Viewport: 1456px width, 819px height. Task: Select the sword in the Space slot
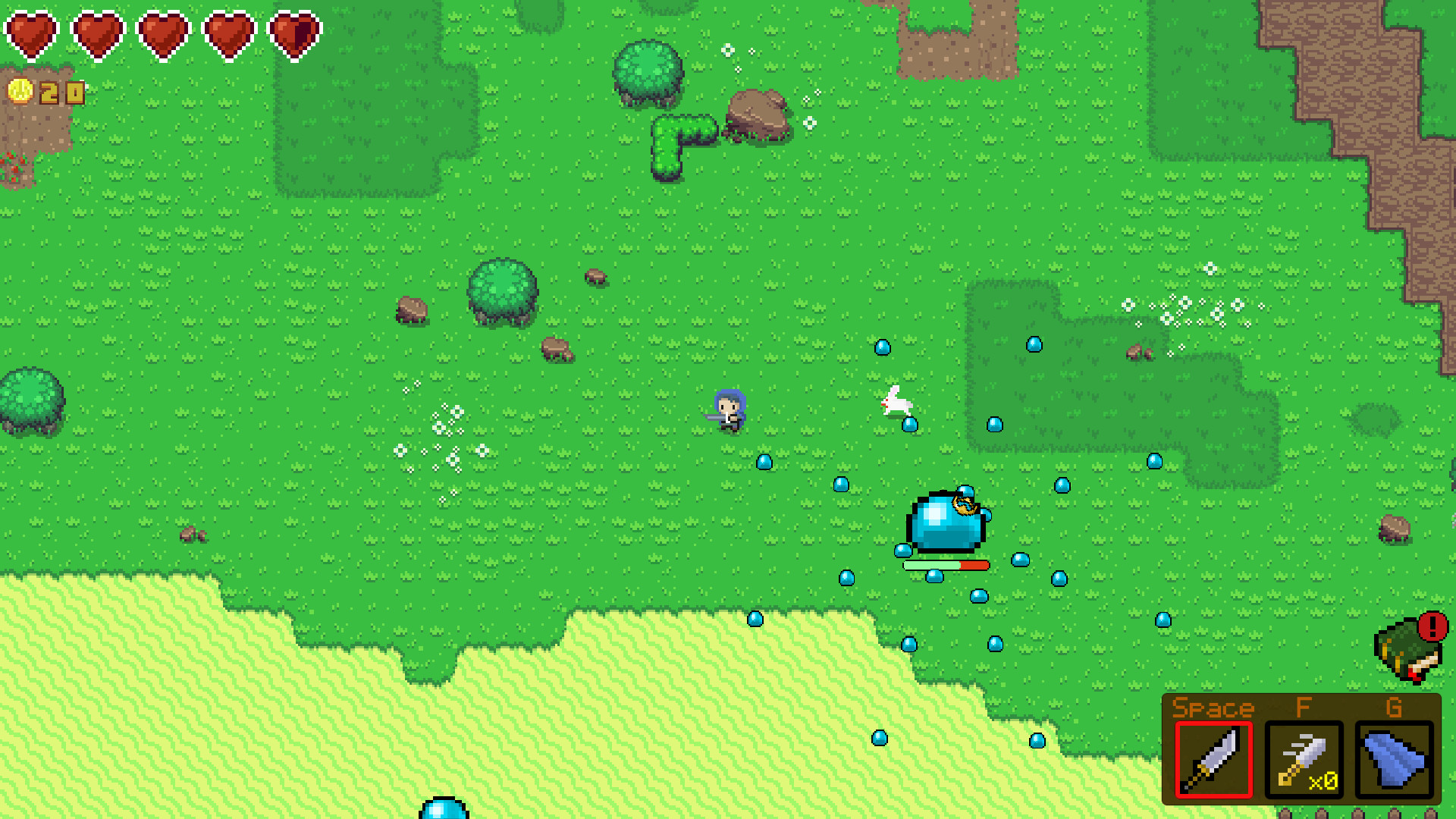coord(1213,761)
